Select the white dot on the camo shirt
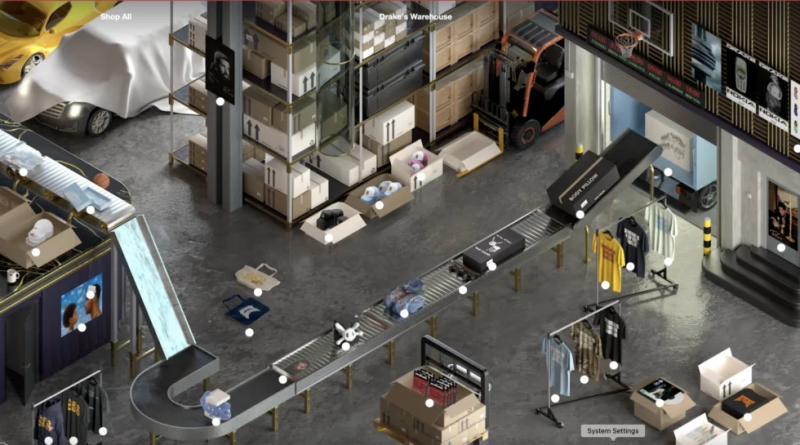Screen dimensions: 800x445 tap(584, 379)
